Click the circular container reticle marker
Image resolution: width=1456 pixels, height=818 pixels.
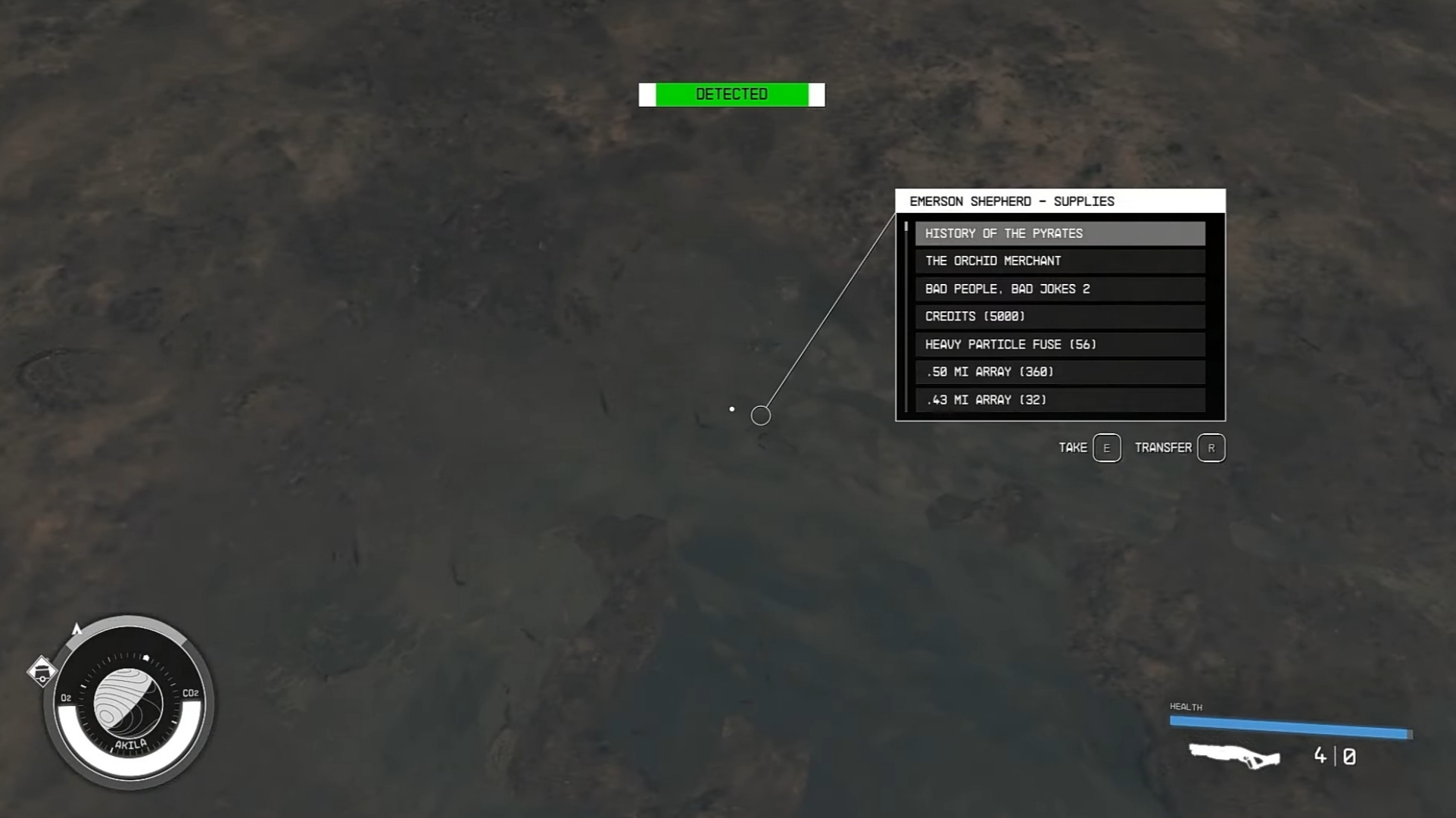point(760,415)
